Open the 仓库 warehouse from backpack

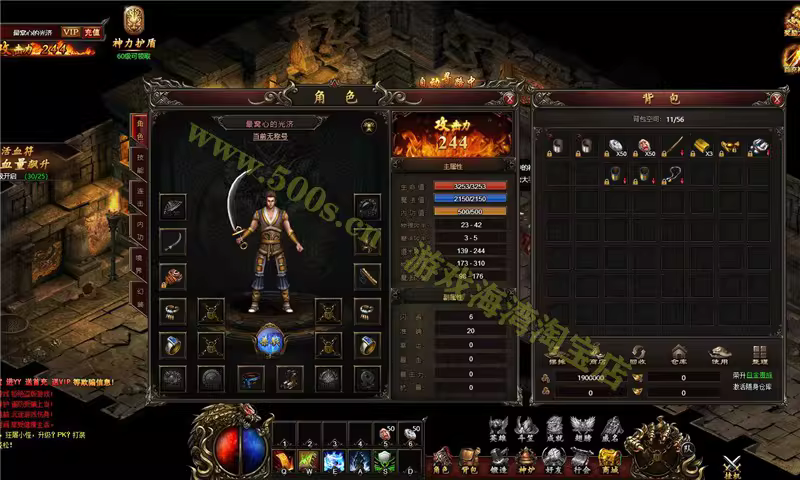point(678,355)
